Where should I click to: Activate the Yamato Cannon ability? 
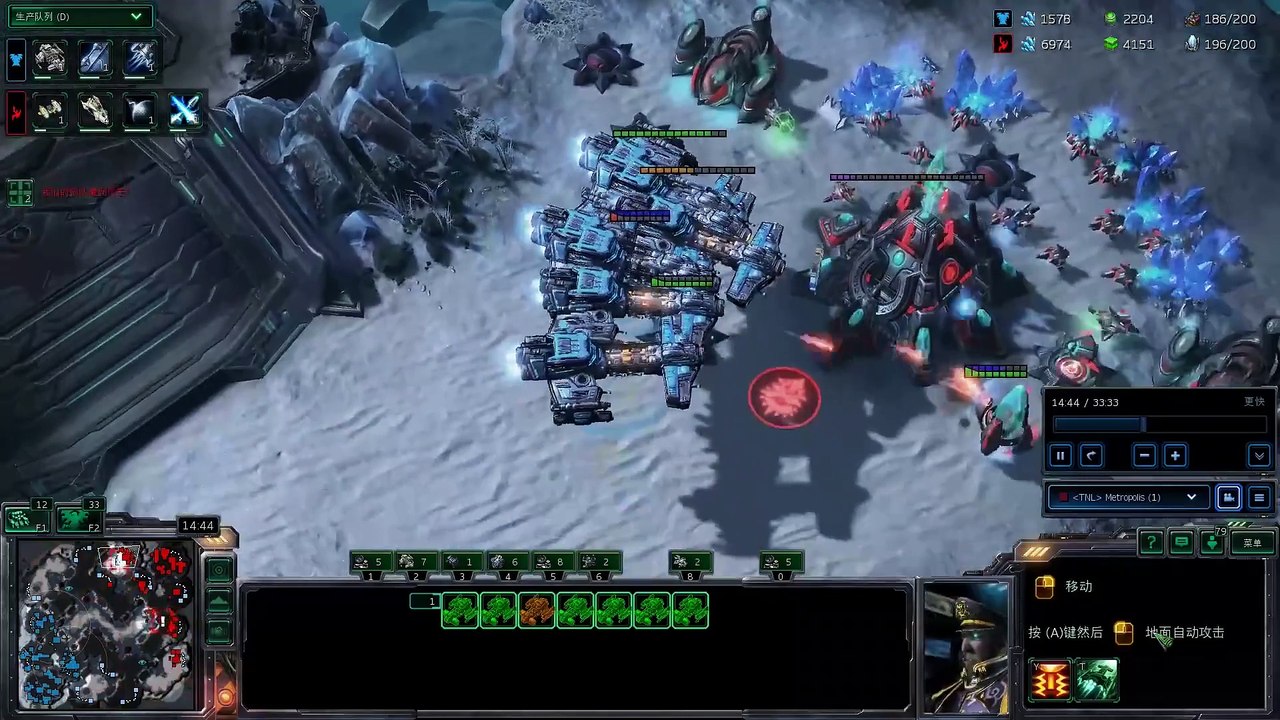tap(1051, 681)
